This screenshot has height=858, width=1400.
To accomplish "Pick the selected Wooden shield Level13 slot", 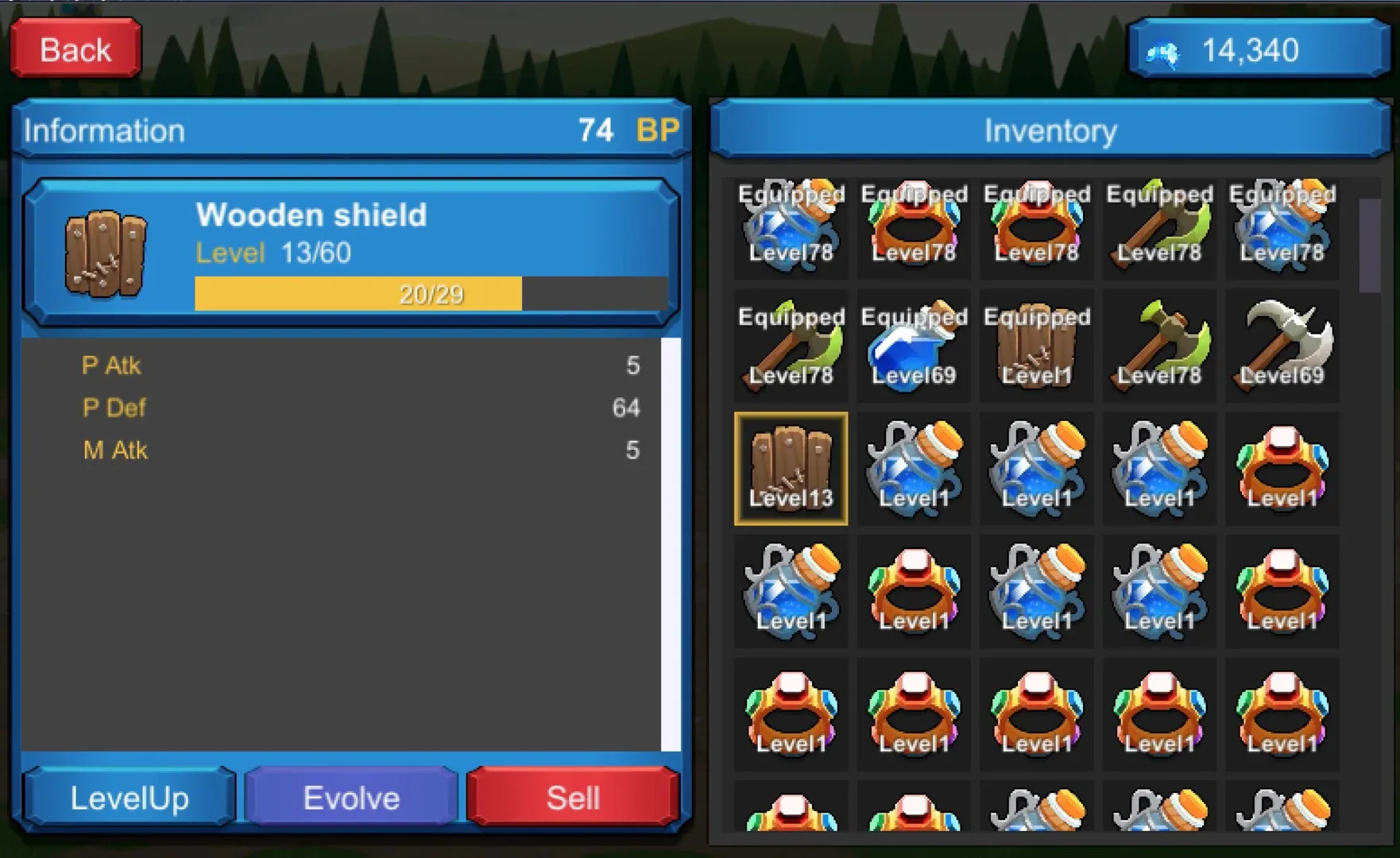I will tap(791, 469).
